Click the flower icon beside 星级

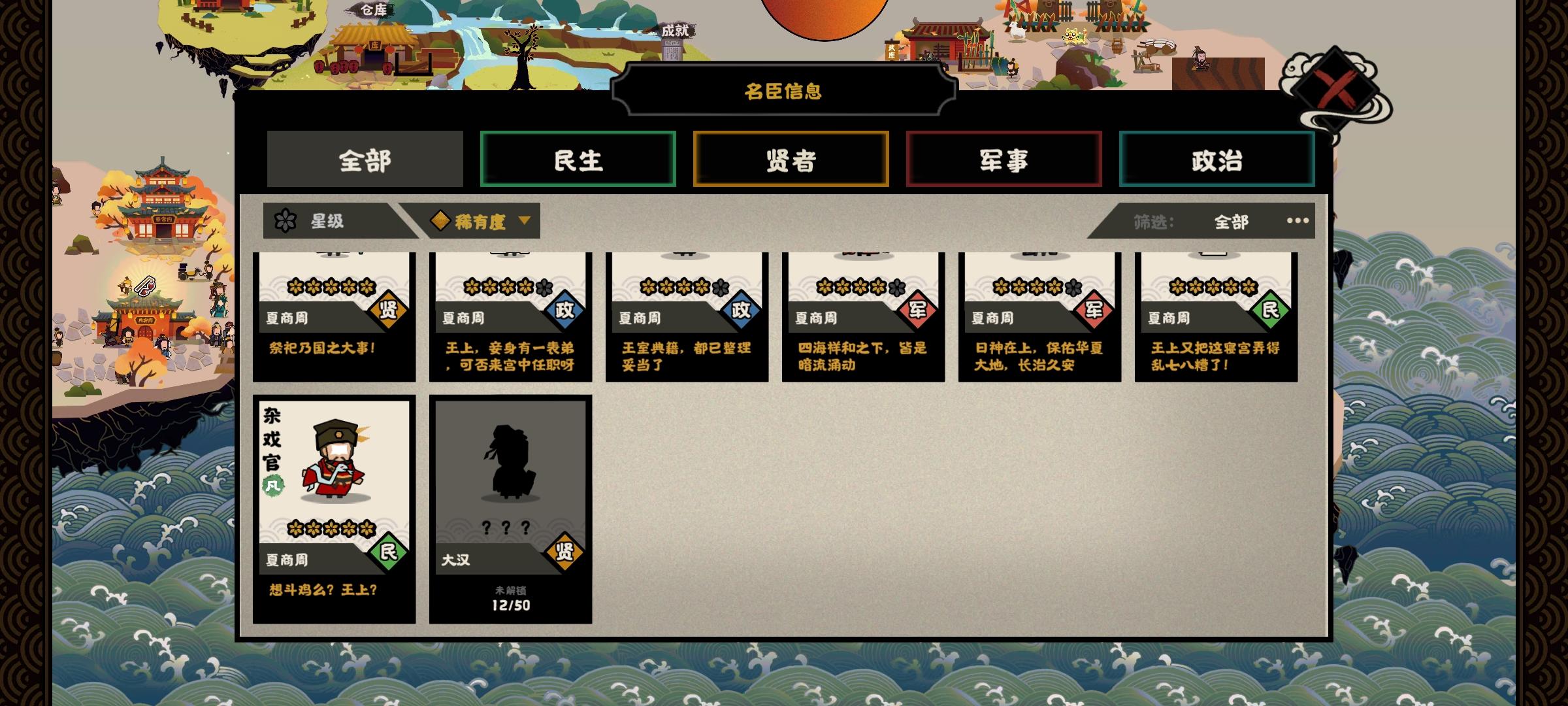coord(284,222)
